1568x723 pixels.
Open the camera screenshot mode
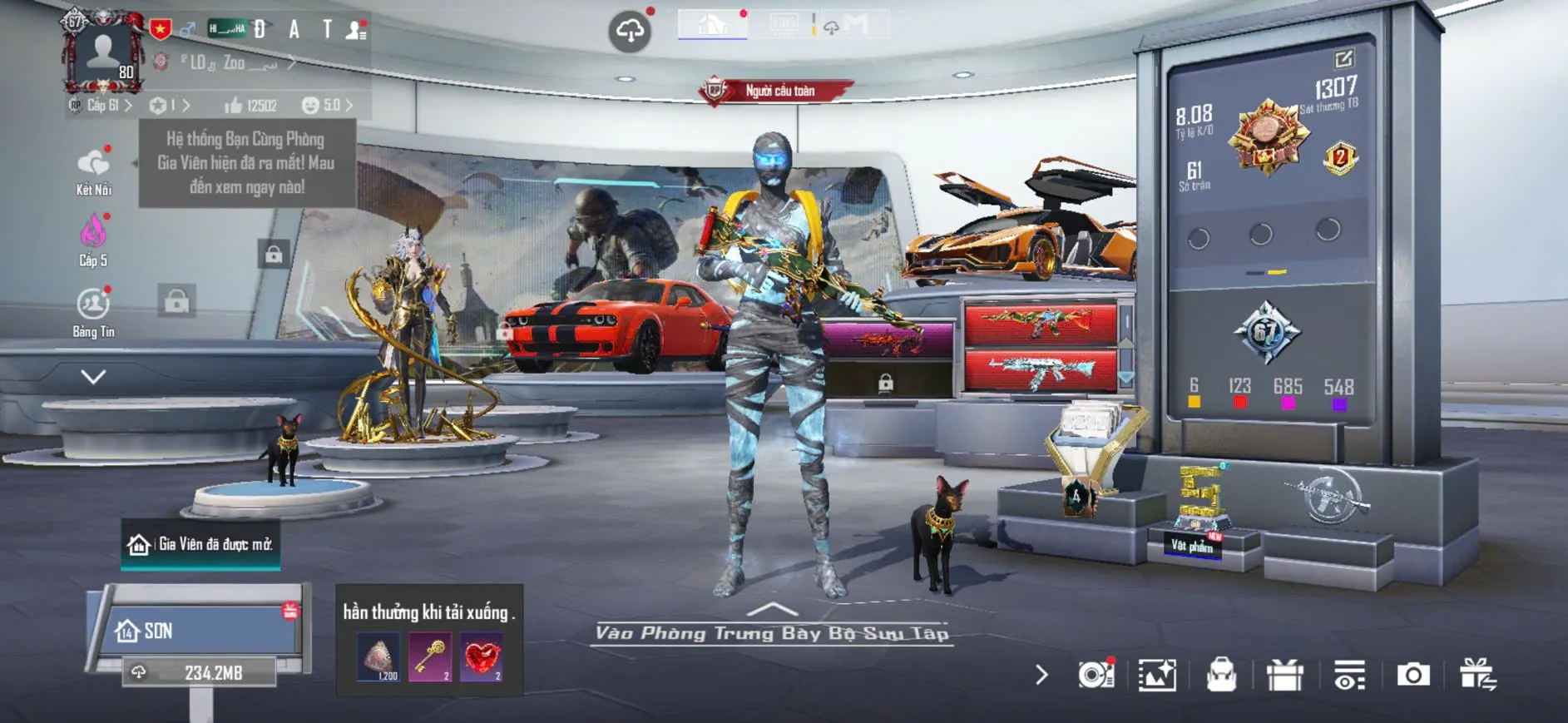tap(1412, 675)
